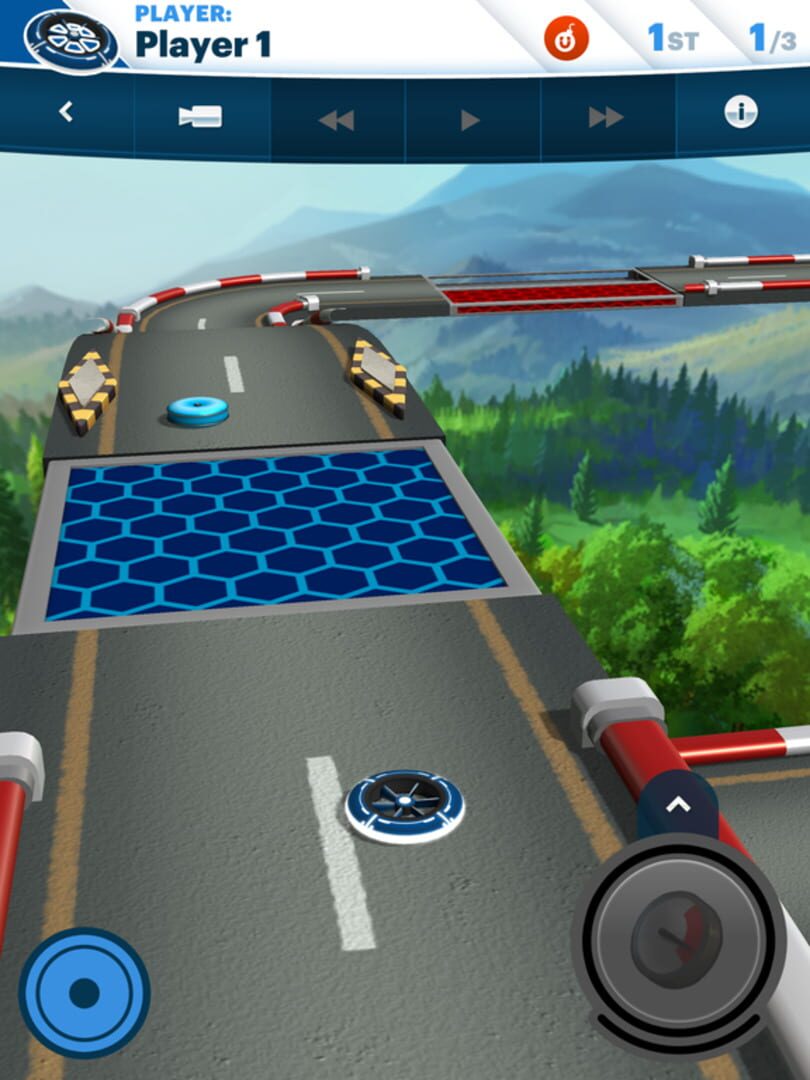Tap the round power gauge dial
Viewport: 810px width, 1080px height.
[x=678, y=940]
